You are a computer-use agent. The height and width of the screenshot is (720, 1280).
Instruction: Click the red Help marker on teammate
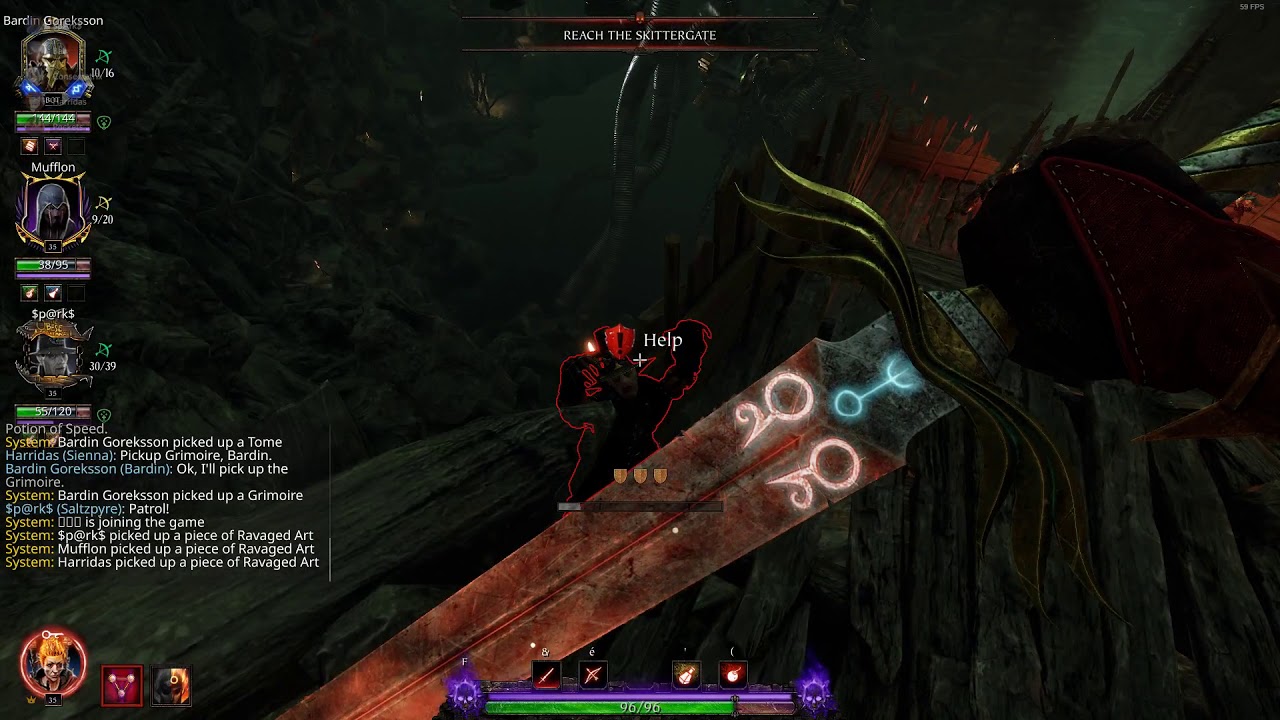pos(620,340)
